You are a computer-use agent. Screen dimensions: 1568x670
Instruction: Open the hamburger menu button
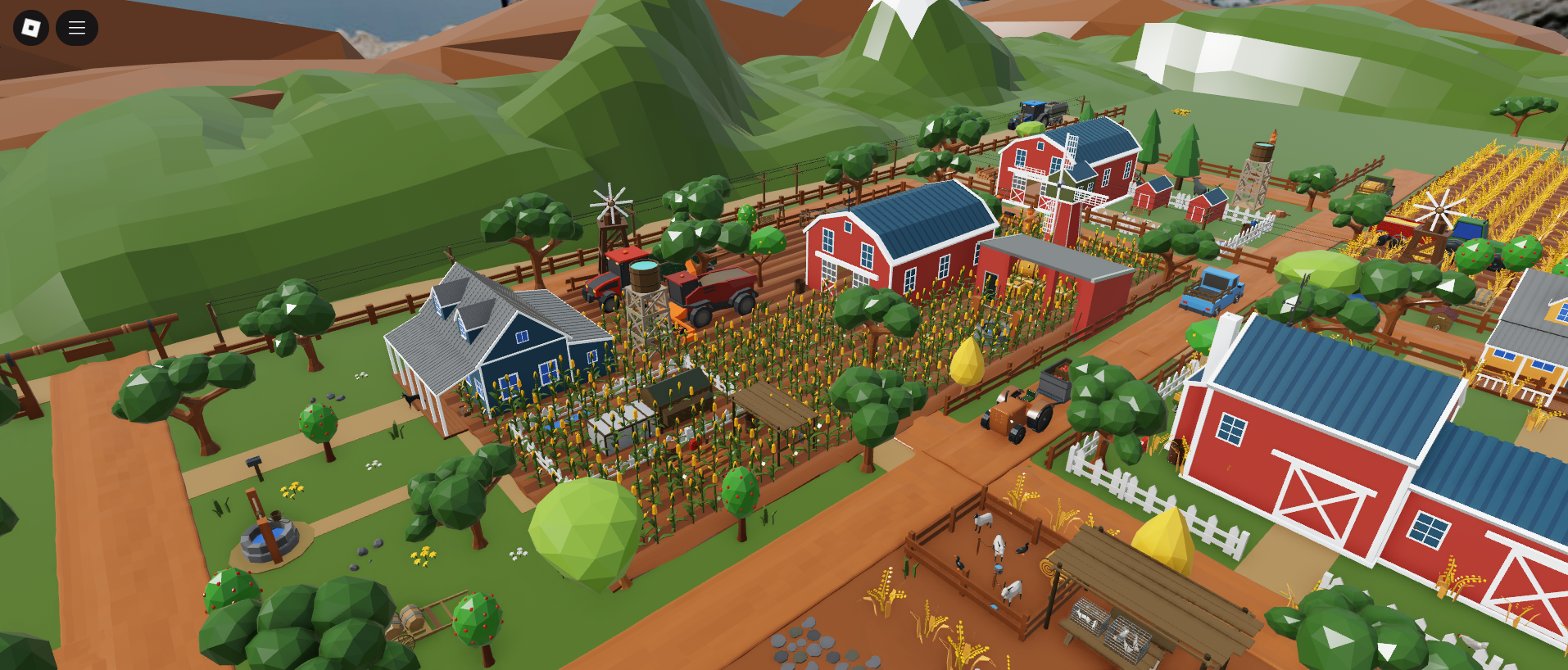[77, 28]
